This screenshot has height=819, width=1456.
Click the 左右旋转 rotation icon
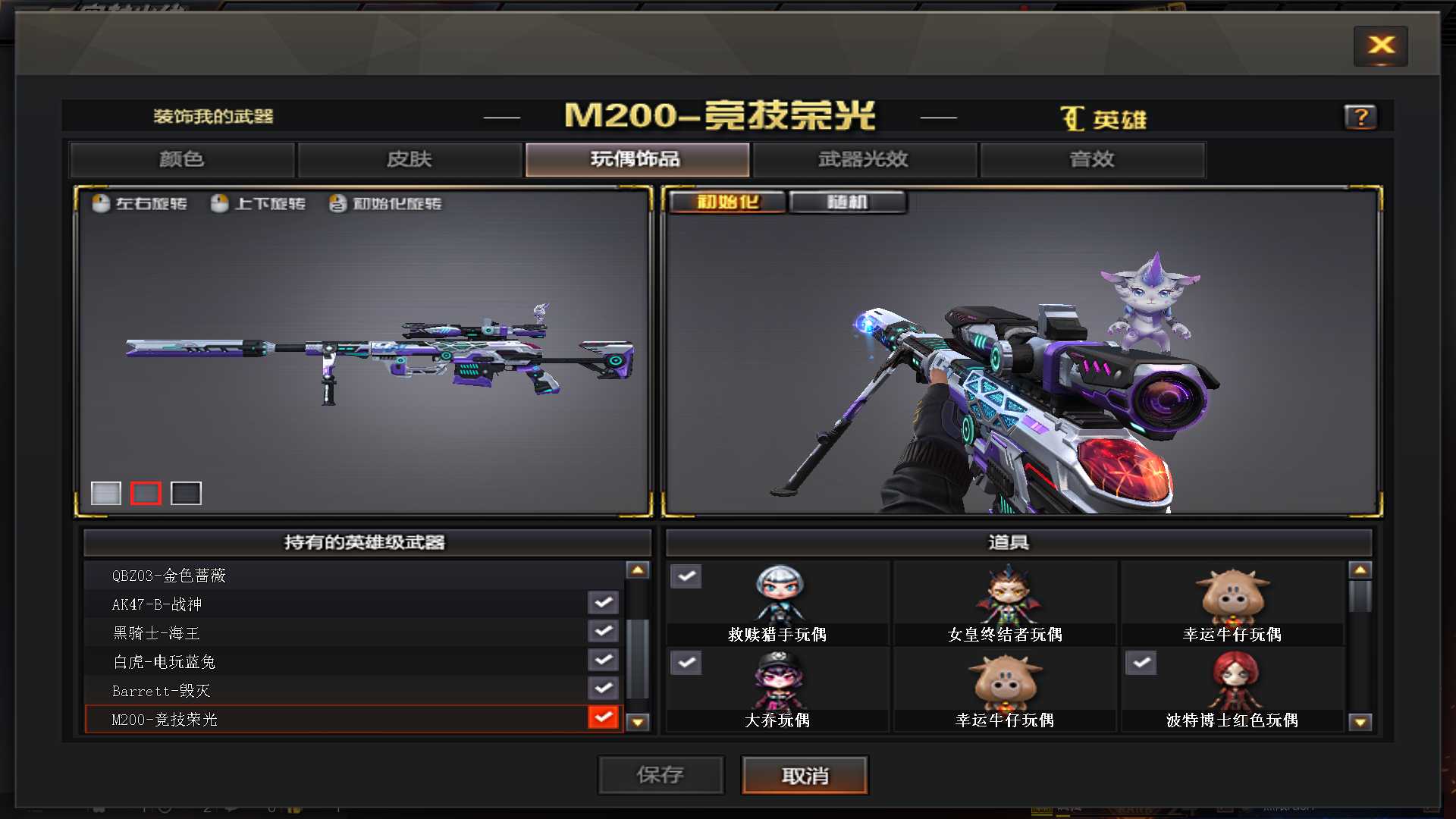pos(101,203)
